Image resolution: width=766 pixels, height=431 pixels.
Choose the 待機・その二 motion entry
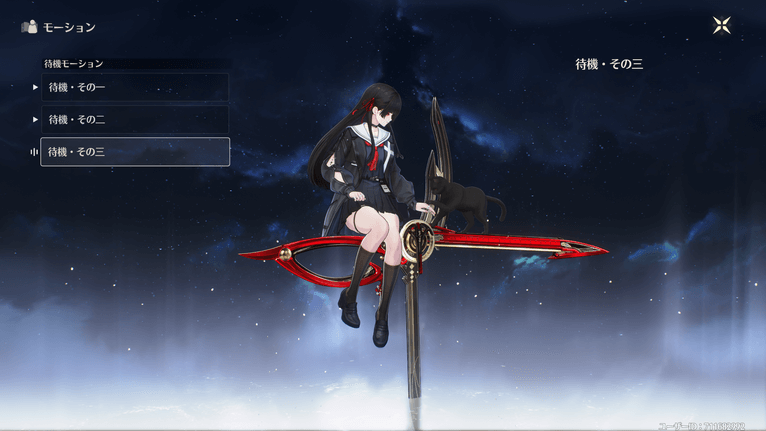134,119
